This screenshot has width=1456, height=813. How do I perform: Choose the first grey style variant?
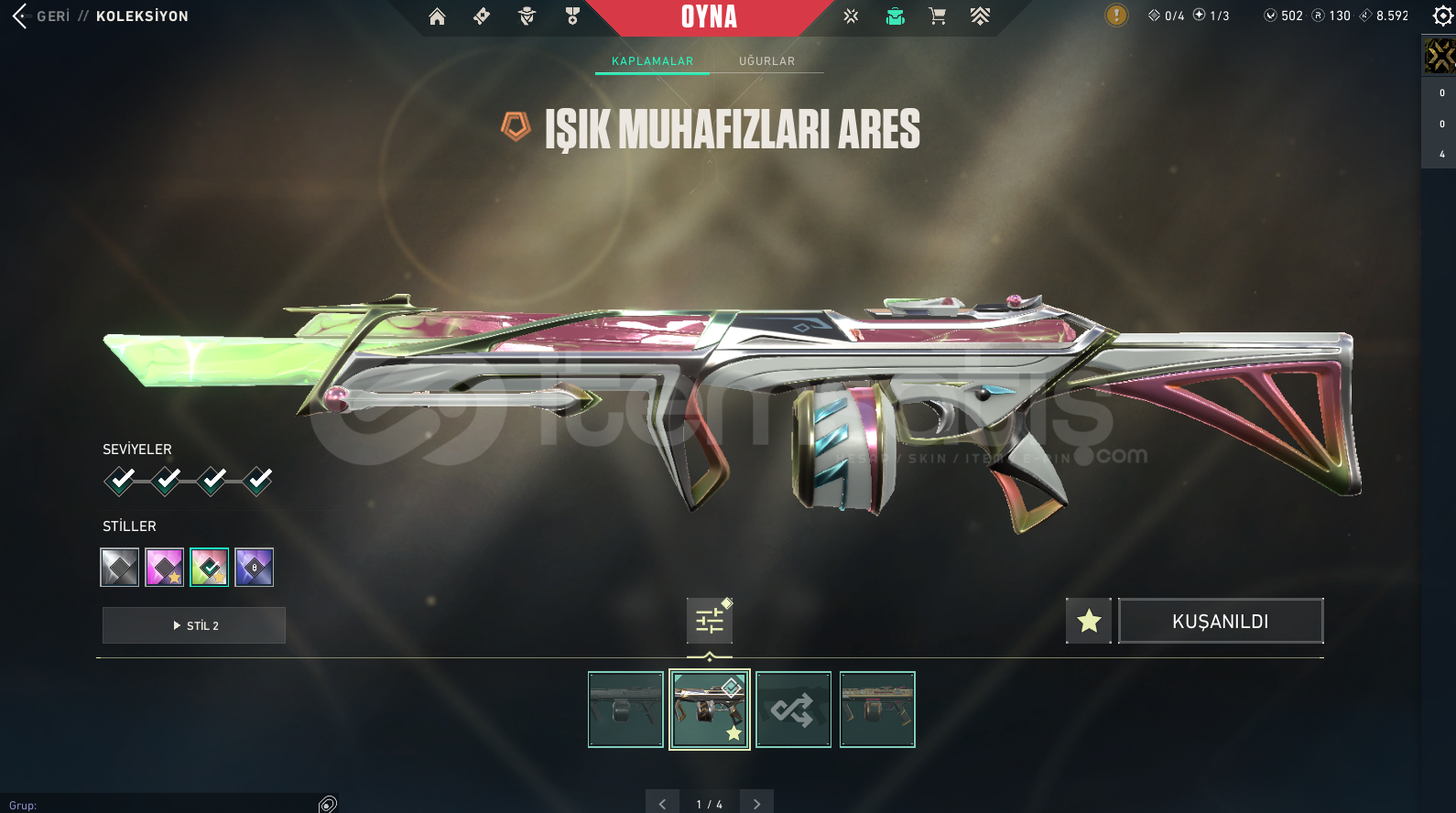click(120, 568)
